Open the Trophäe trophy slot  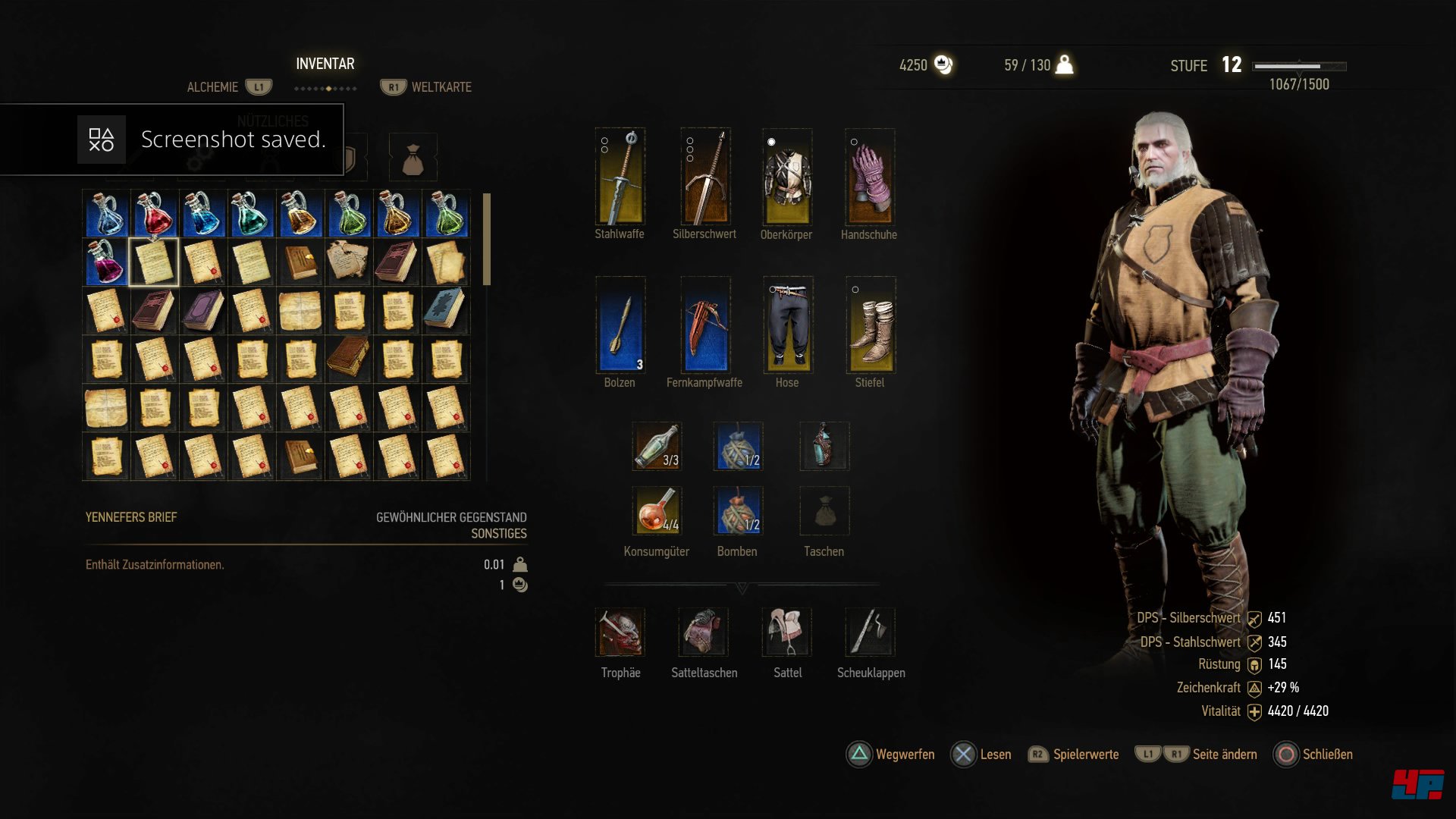(620, 632)
